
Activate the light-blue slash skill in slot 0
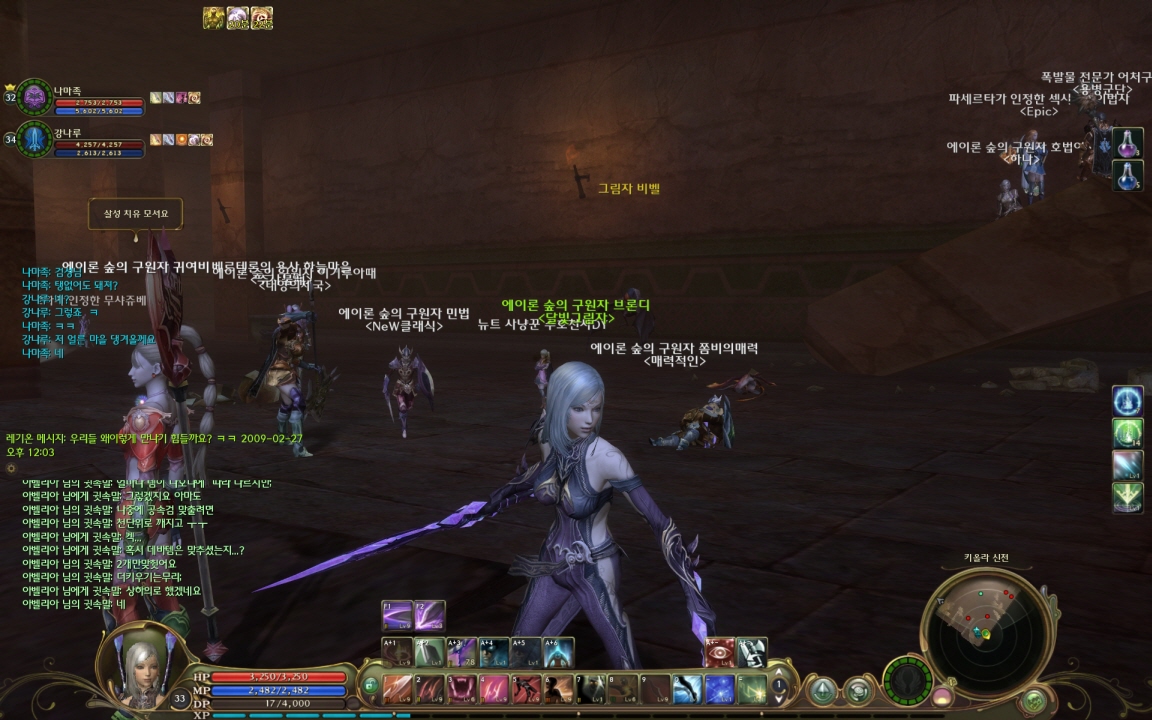point(687,688)
